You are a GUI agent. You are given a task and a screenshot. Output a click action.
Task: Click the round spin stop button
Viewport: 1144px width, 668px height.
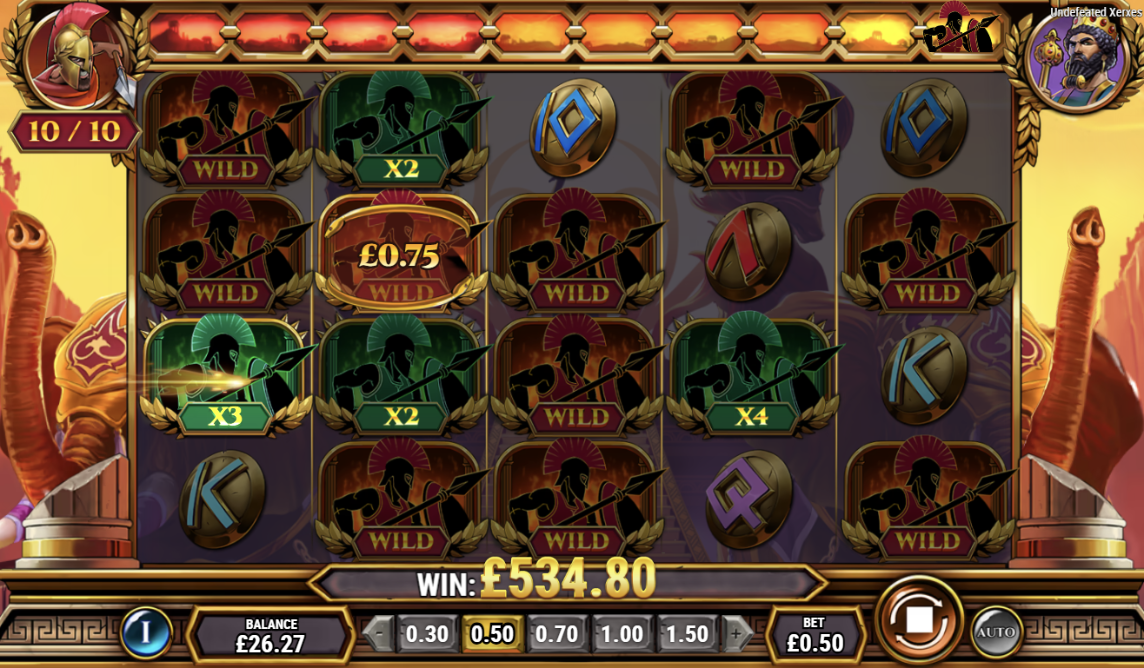tap(918, 620)
